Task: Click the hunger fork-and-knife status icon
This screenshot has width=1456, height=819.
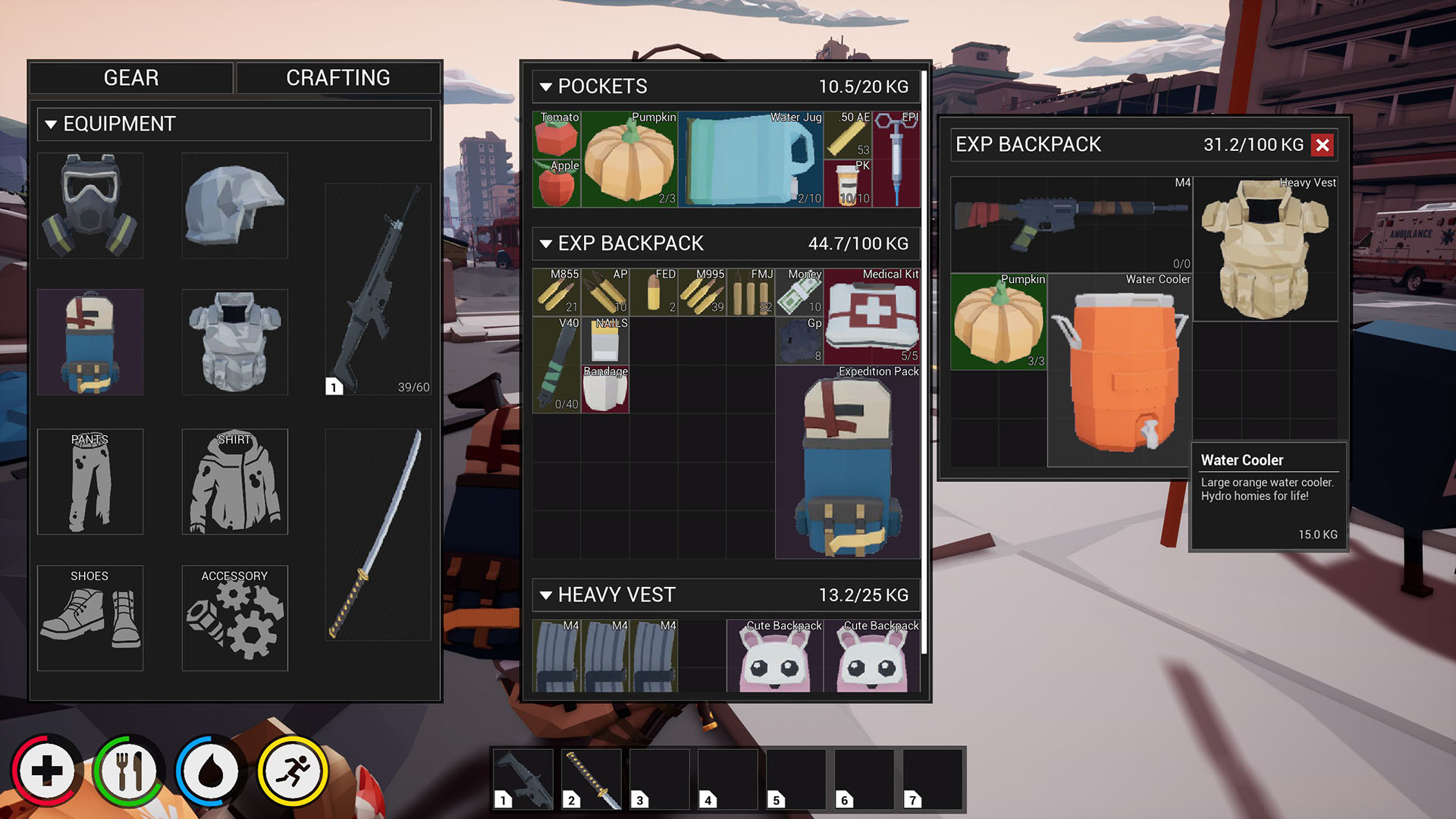Action: [129, 770]
